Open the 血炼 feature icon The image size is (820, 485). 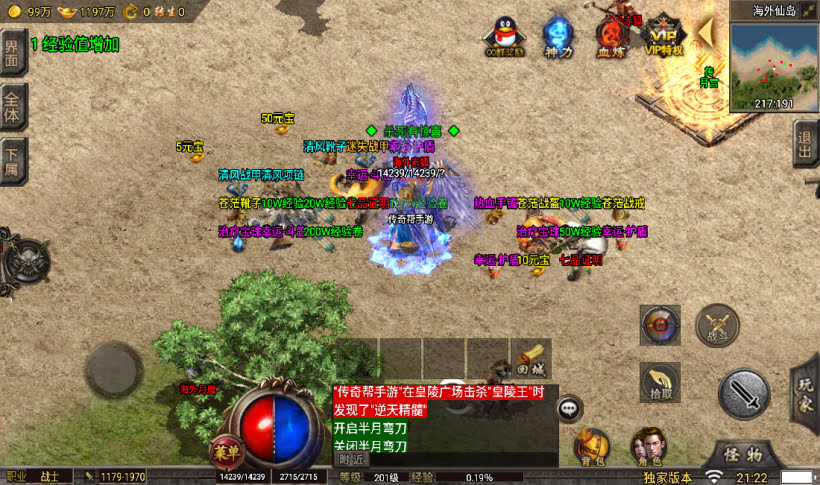click(x=611, y=36)
